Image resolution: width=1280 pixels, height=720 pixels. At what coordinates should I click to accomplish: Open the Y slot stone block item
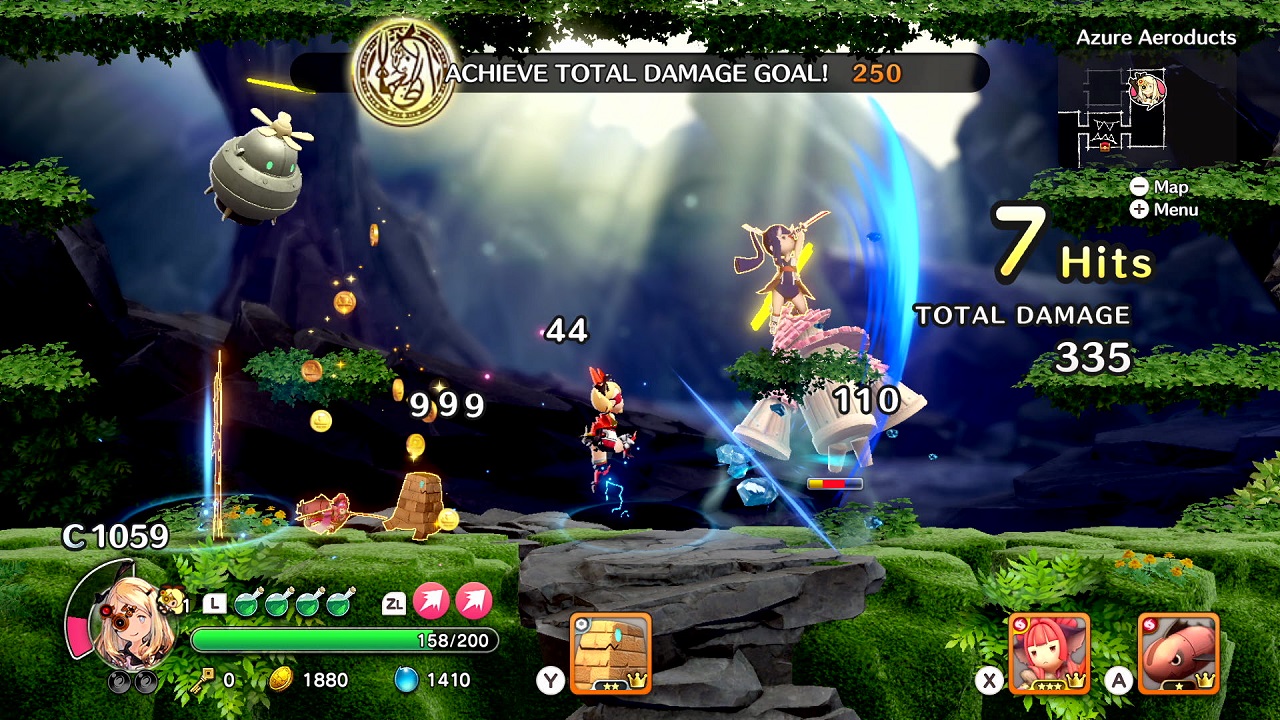coord(610,650)
